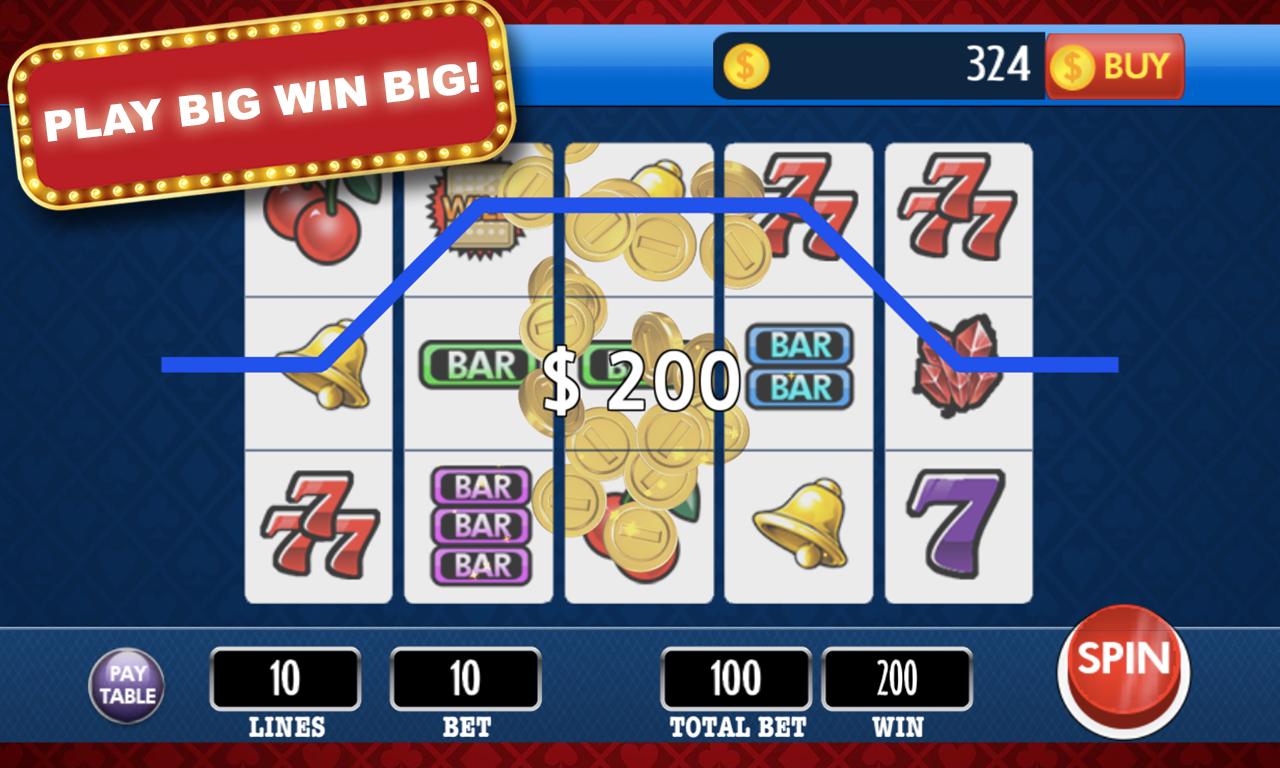Viewport: 1280px width, 768px height.
Task: Open the BUY coins screen
Action: pyautogui.click(x=1115, y=68)
